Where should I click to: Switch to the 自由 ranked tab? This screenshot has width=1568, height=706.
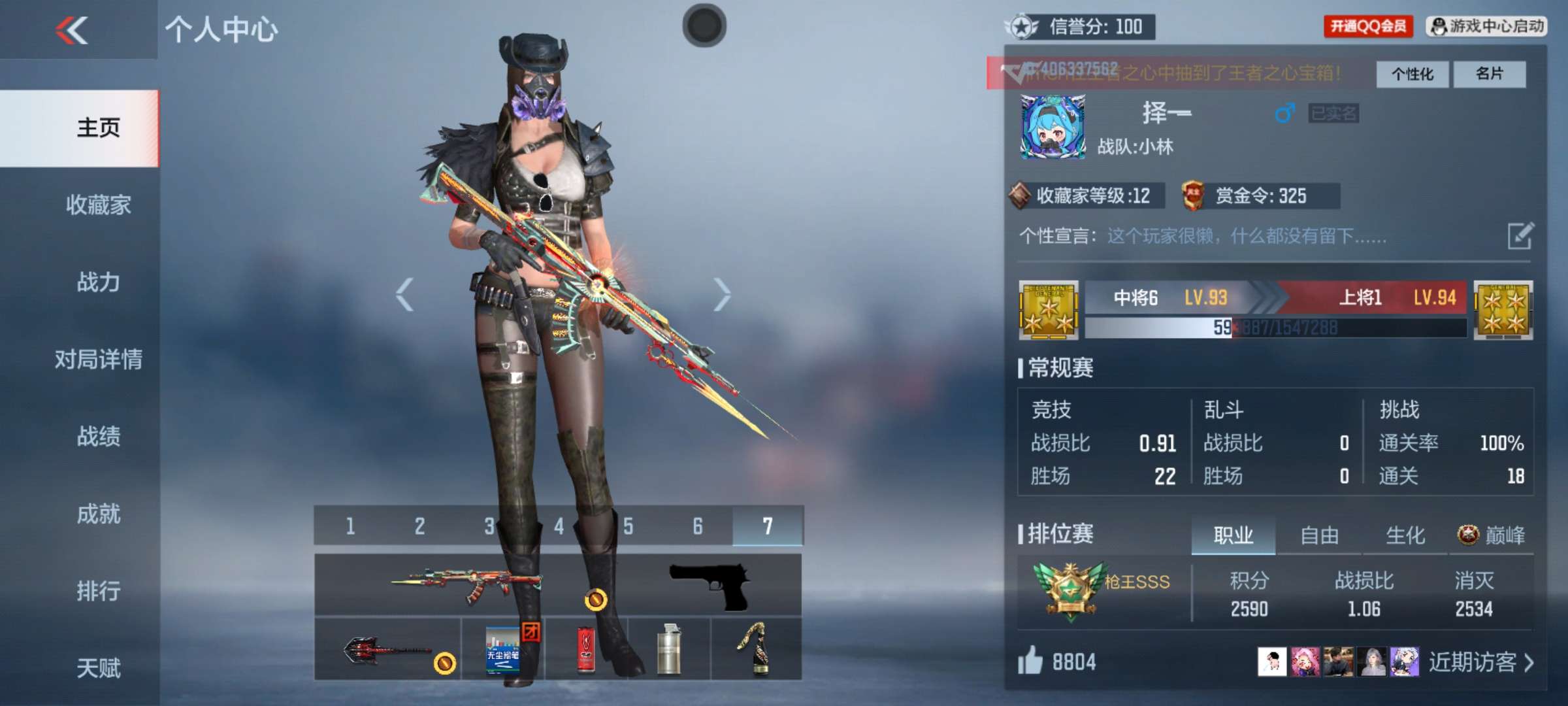pyautogui.click(x=1319, y=536)
